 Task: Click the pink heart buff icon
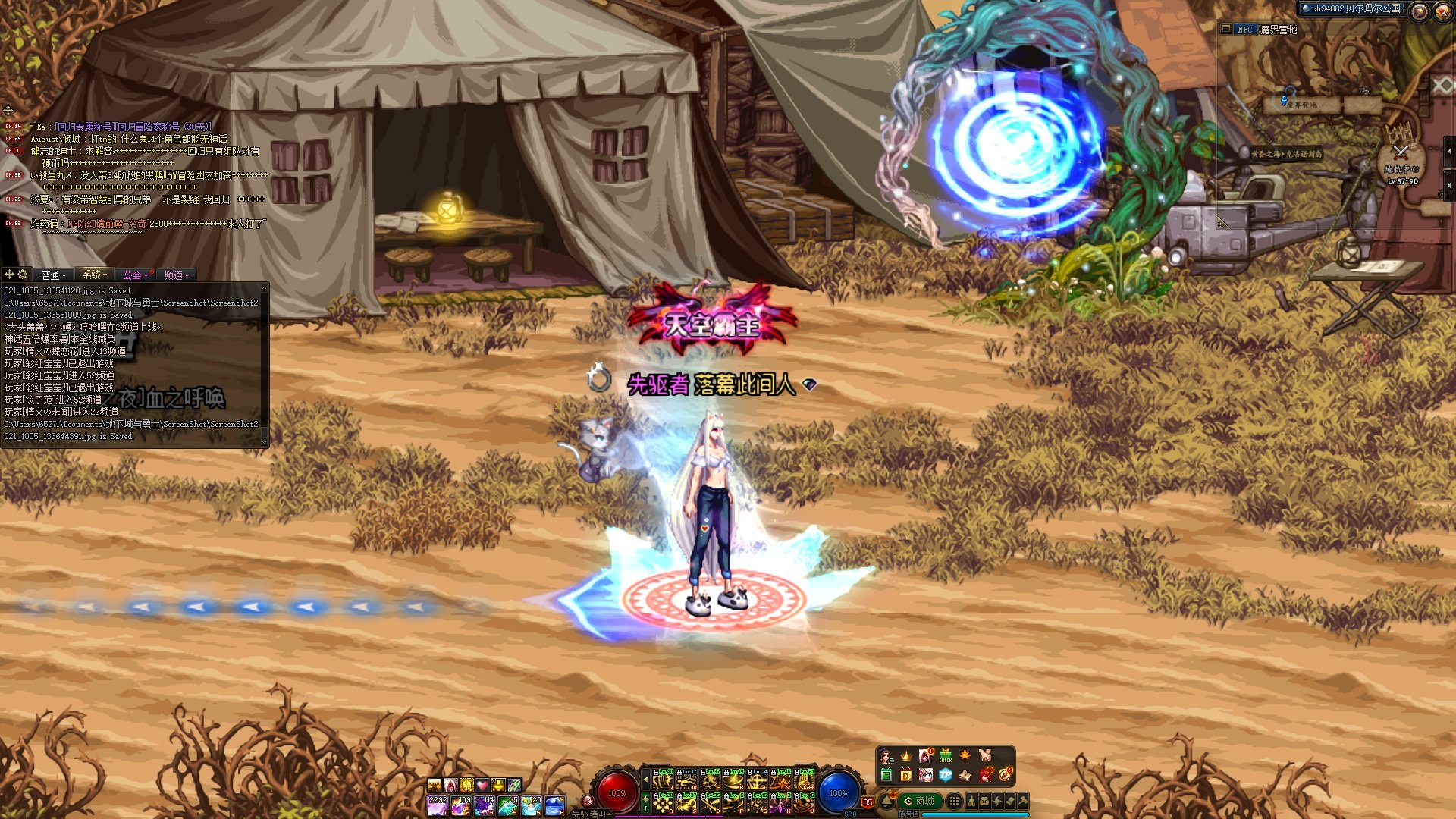tap(482, 785)
